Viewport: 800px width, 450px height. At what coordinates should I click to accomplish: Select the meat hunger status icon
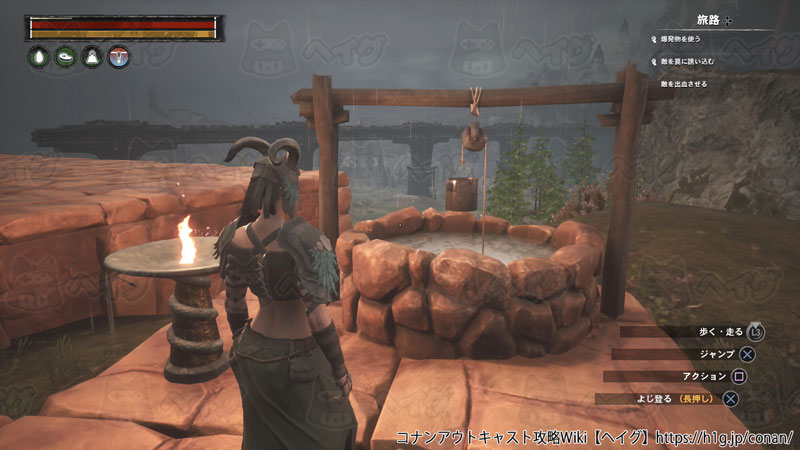point(64,58)
